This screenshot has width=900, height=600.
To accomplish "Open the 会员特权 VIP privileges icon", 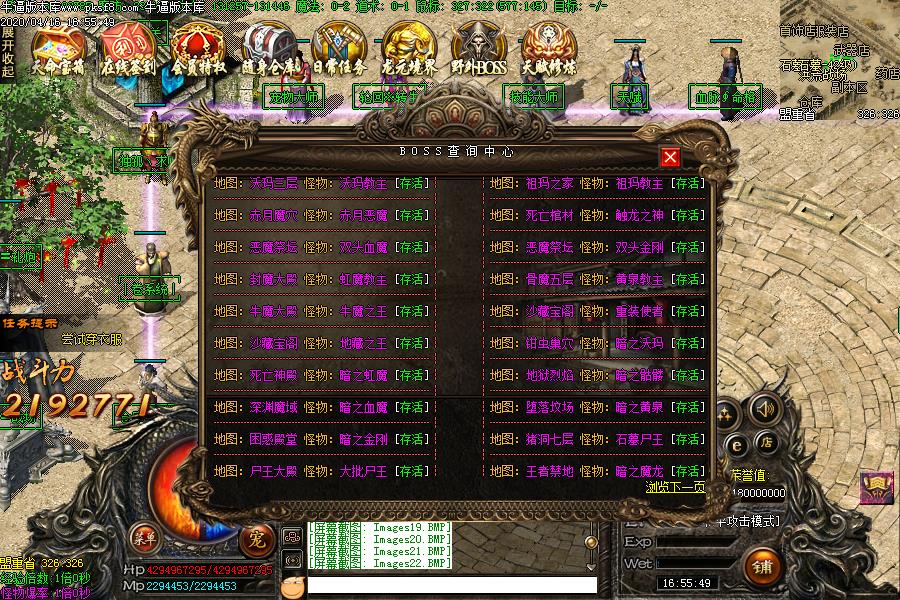I will click(x=198, y=50).
